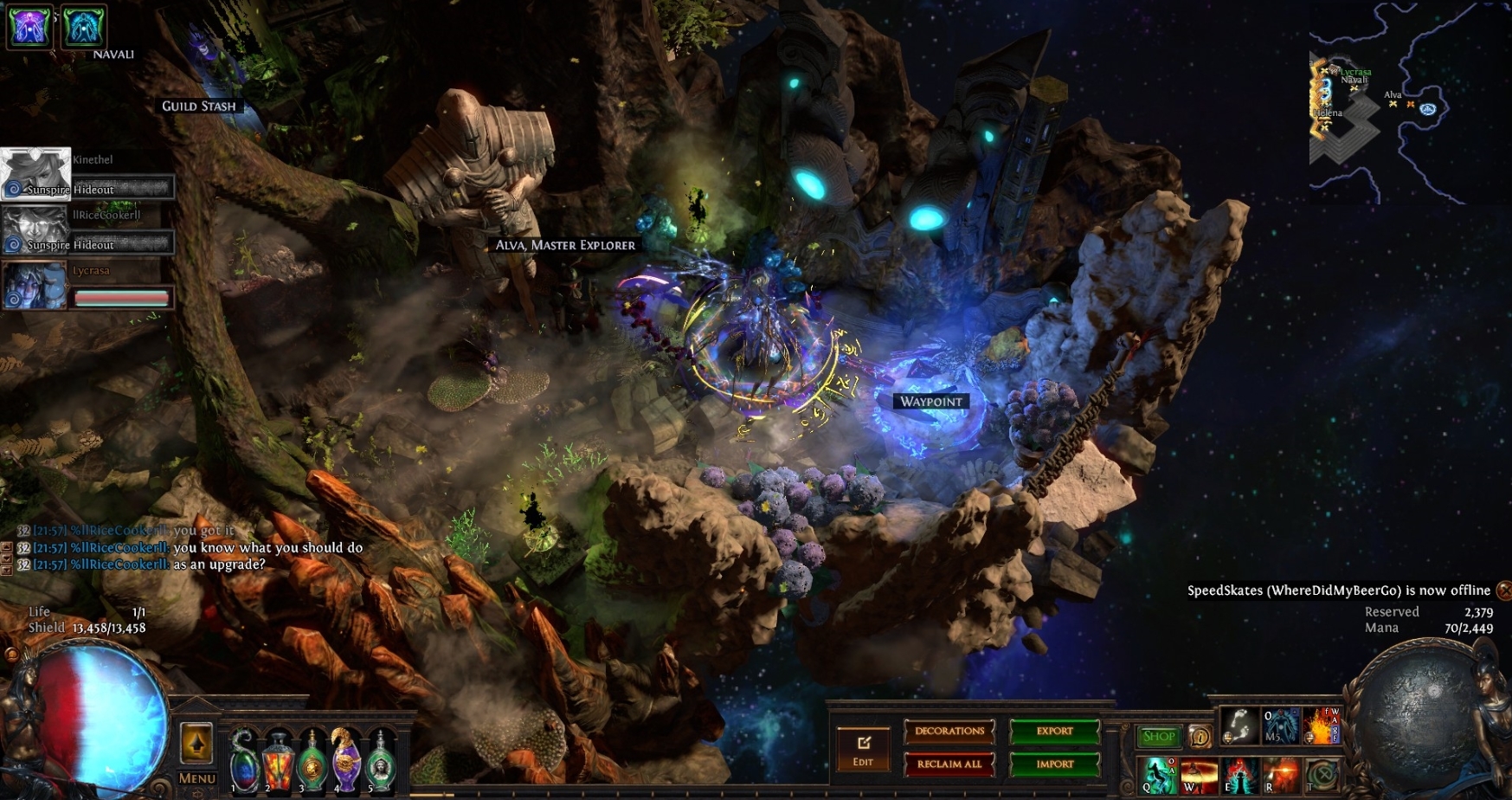Expand the Menu arrow button
1512x800 pixels.
tap(196, 744)
